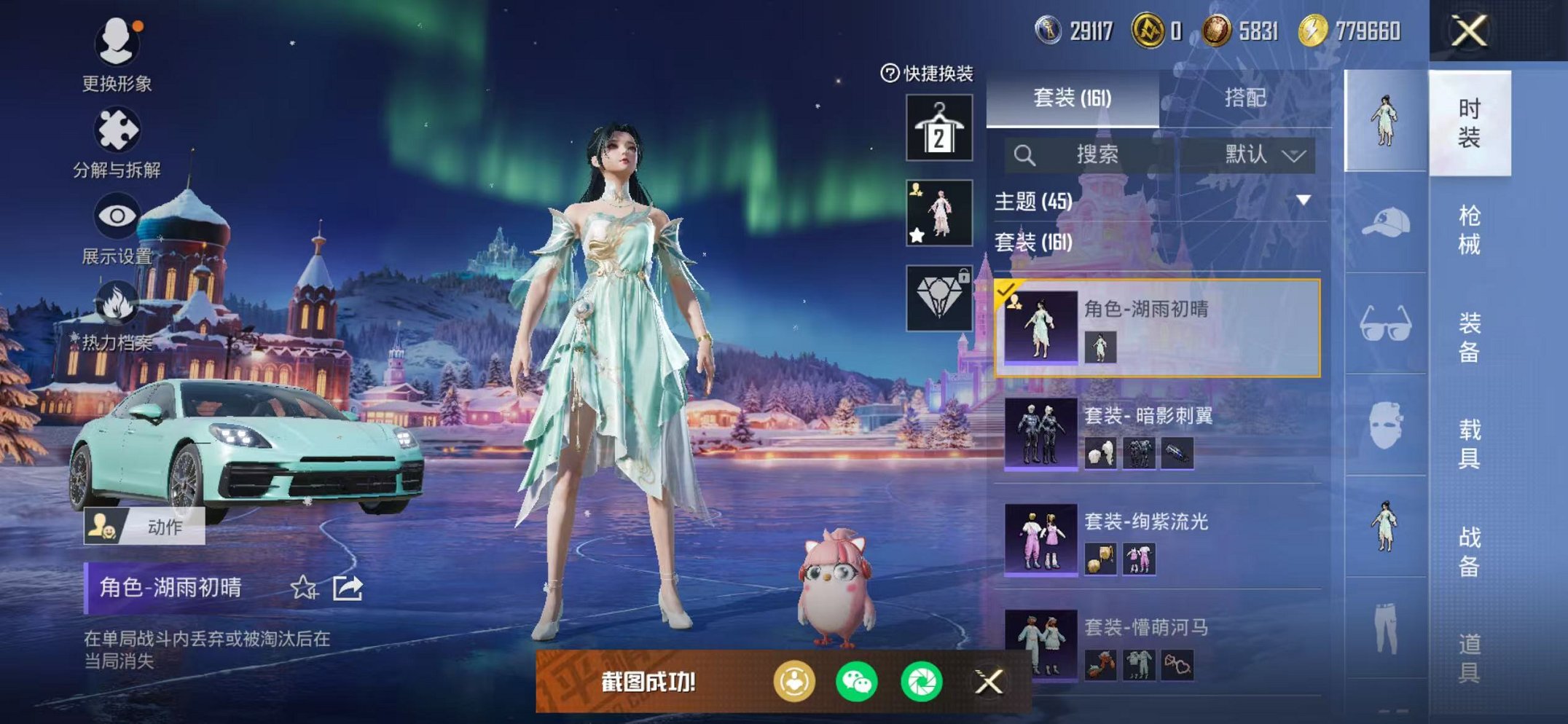Share screenshot to WeChat

(x=857, y=682)
